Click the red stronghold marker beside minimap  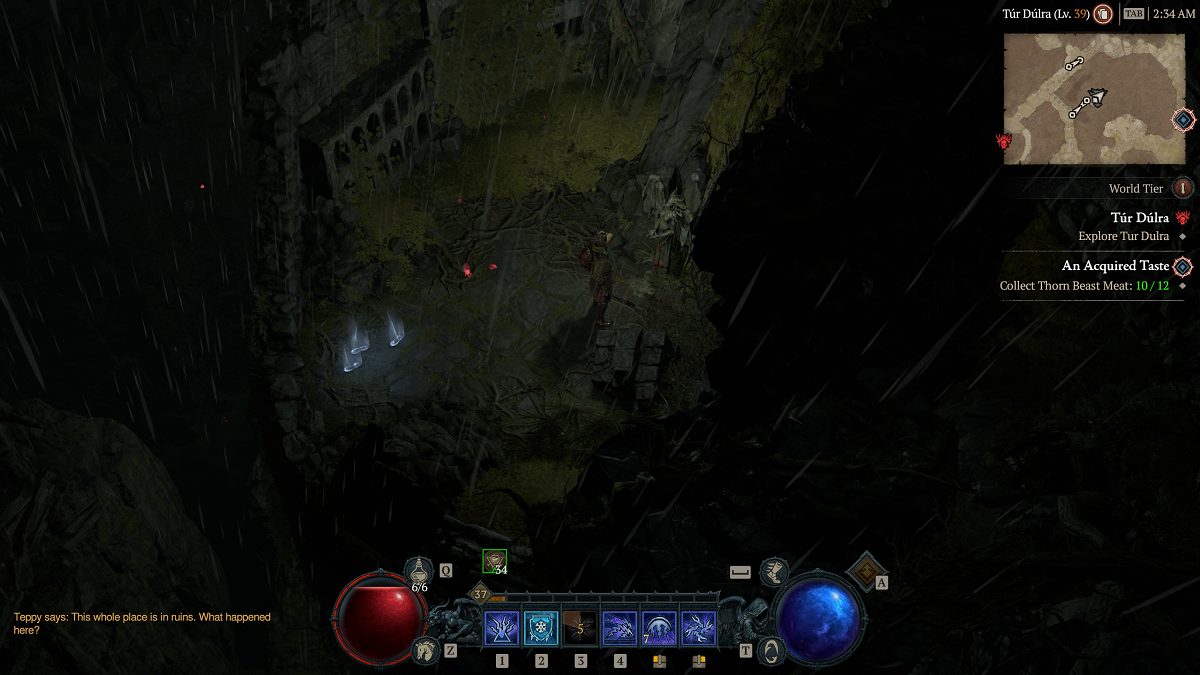tap(1004, 141)
